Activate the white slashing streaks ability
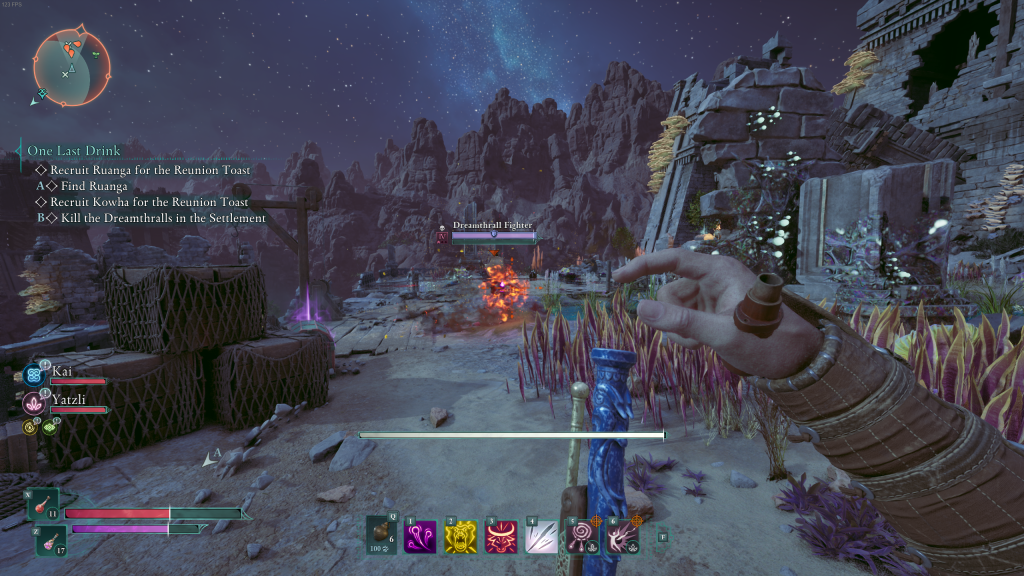The height and width of the screenshot is (576, 1024). point(540,538)
